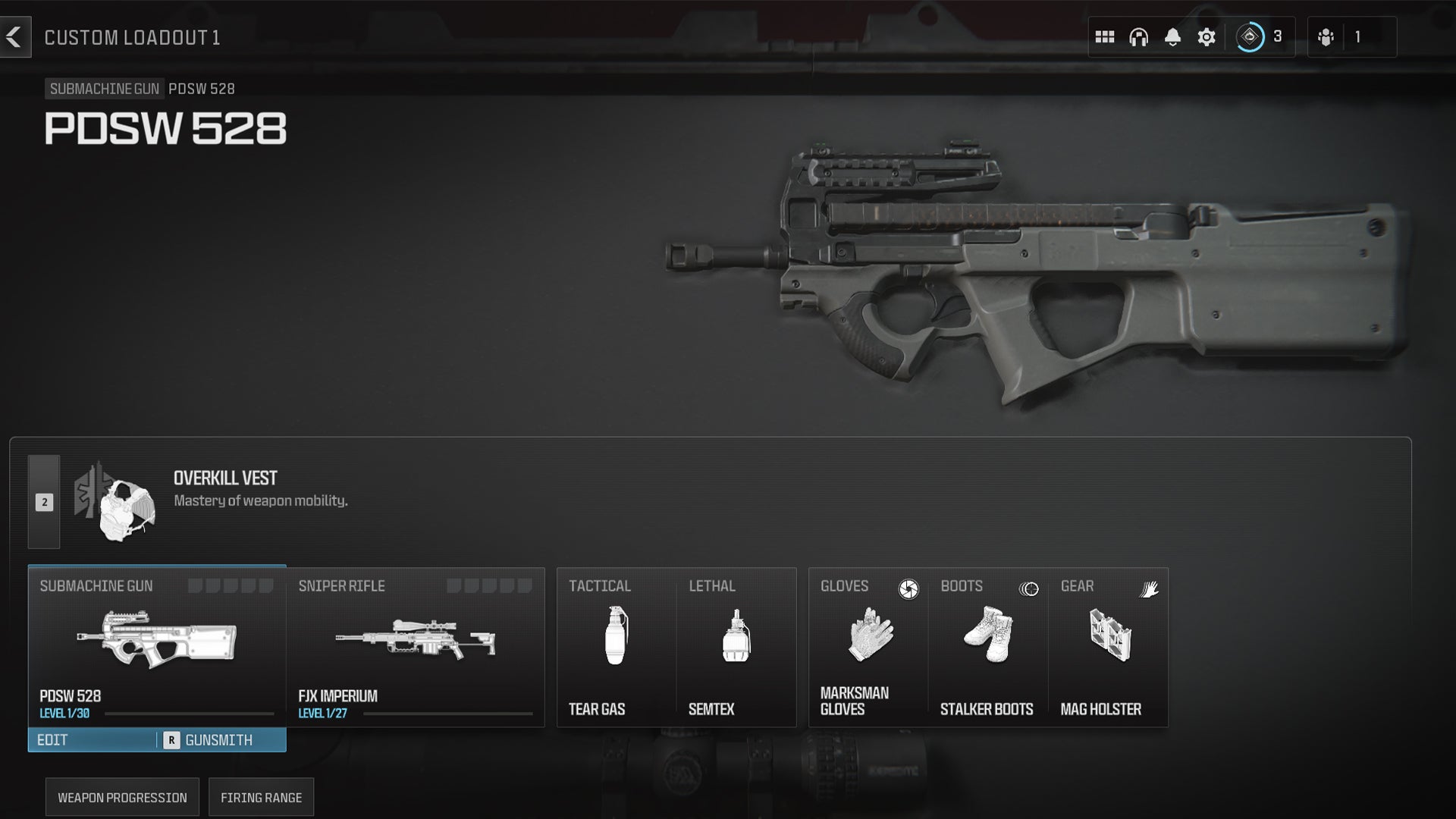Open the main menu grid icon

(x=1104, y=35)
